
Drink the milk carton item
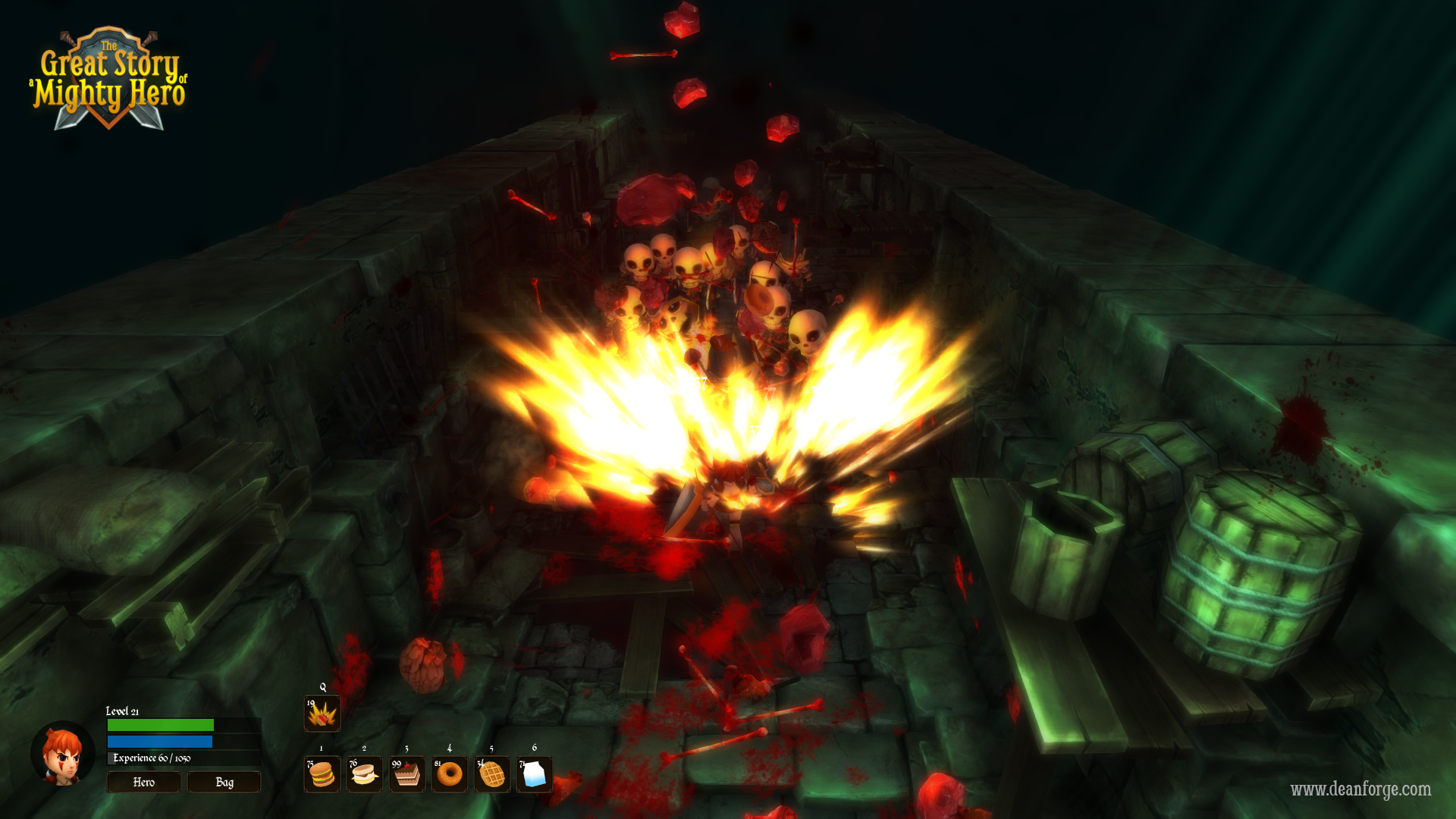coord(535,774)
